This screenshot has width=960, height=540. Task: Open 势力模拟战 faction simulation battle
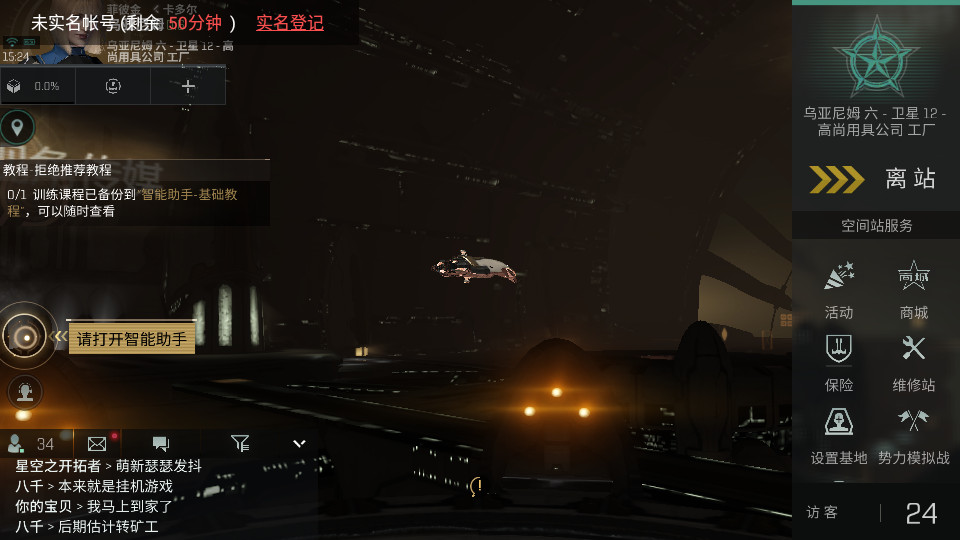click(913, 434)
